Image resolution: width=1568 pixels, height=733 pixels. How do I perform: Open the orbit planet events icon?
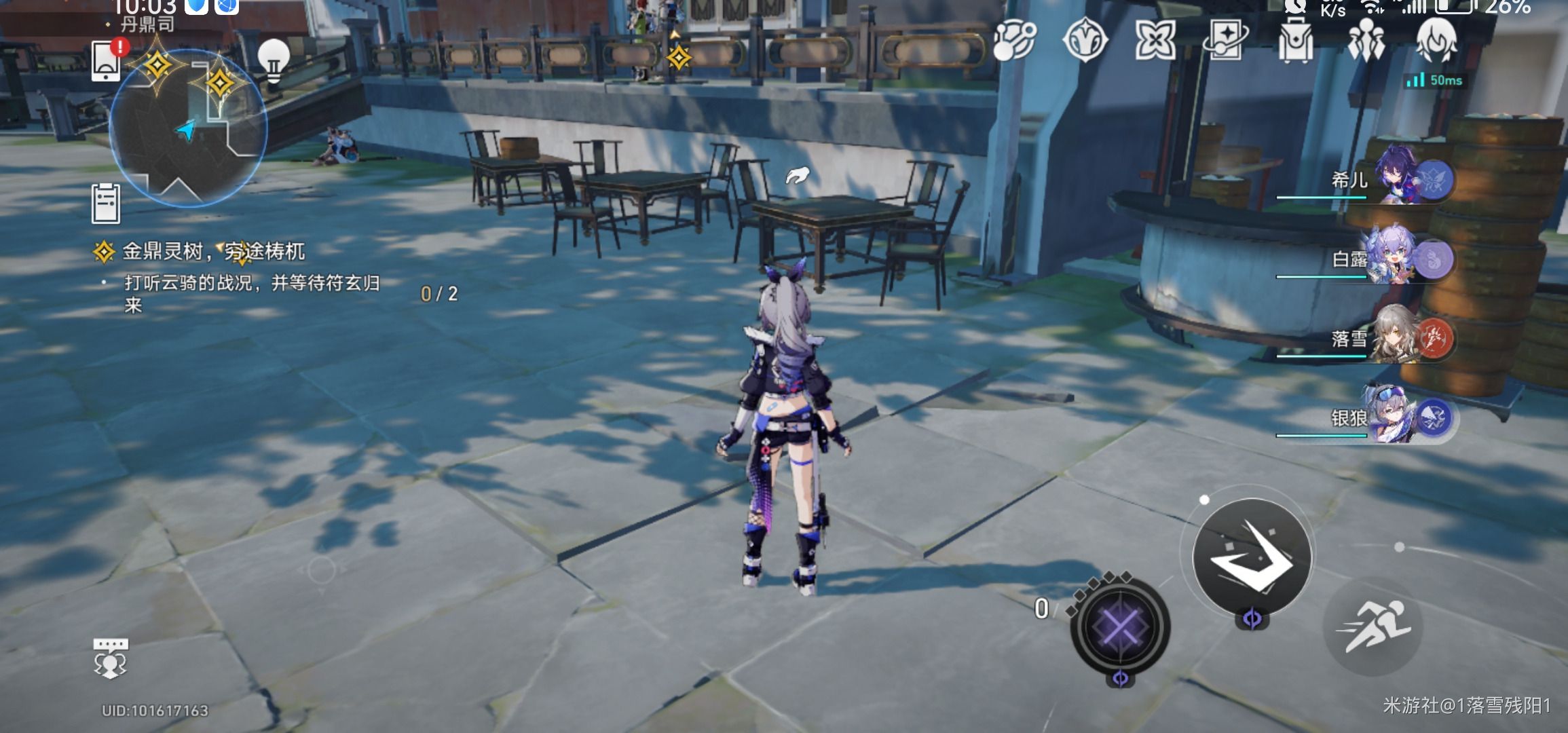[1015, 40]
